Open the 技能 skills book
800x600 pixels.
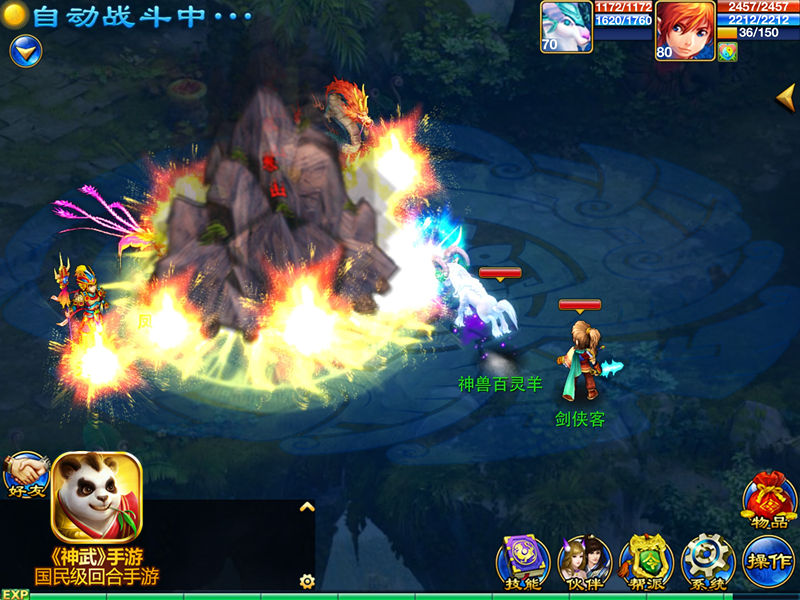point(522,562)
